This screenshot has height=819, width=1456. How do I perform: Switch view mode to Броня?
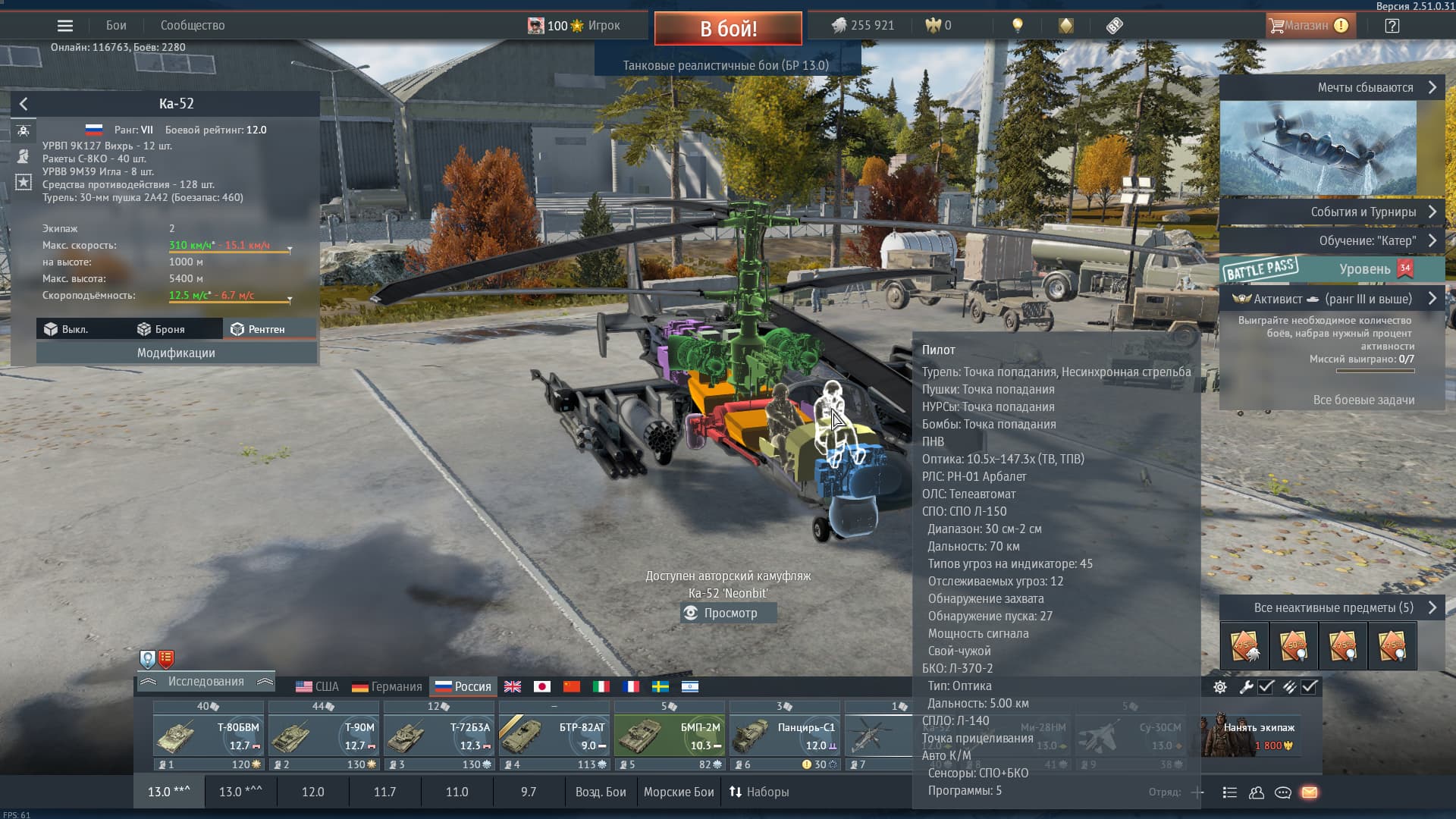162,329
